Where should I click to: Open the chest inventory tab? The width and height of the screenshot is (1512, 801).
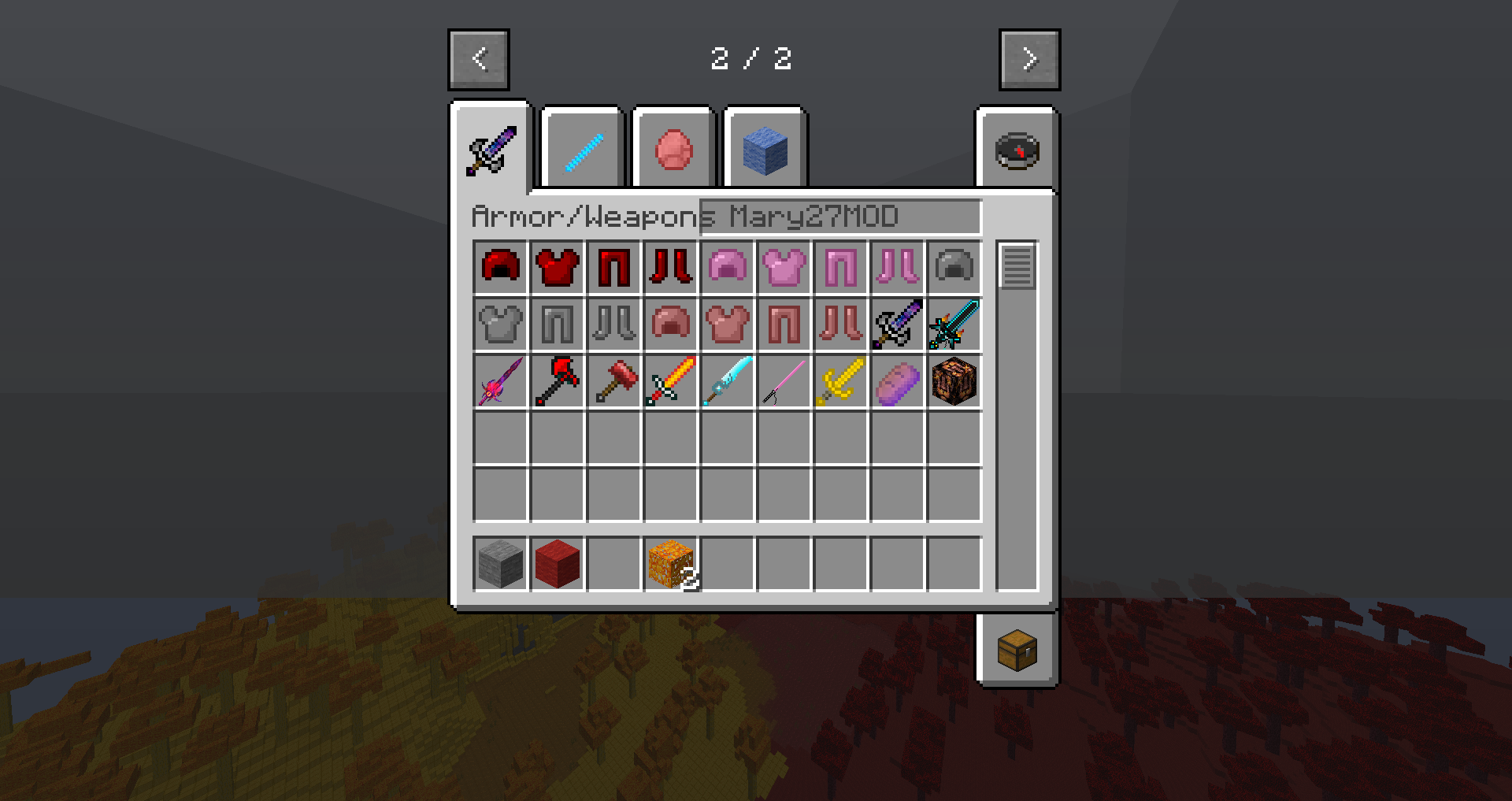click(1017, 651)
